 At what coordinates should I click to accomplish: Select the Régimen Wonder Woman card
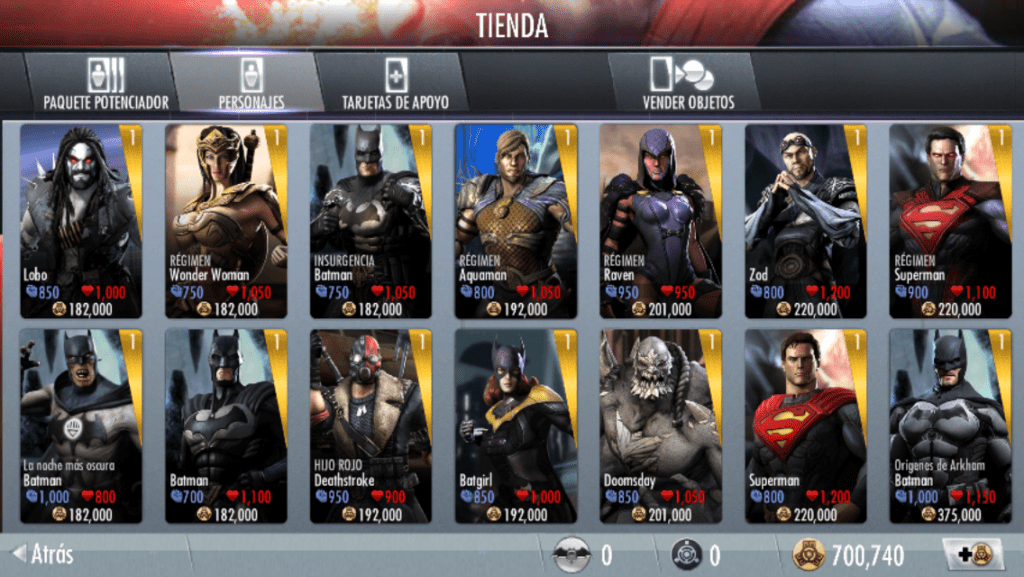[x=226, y=221]
